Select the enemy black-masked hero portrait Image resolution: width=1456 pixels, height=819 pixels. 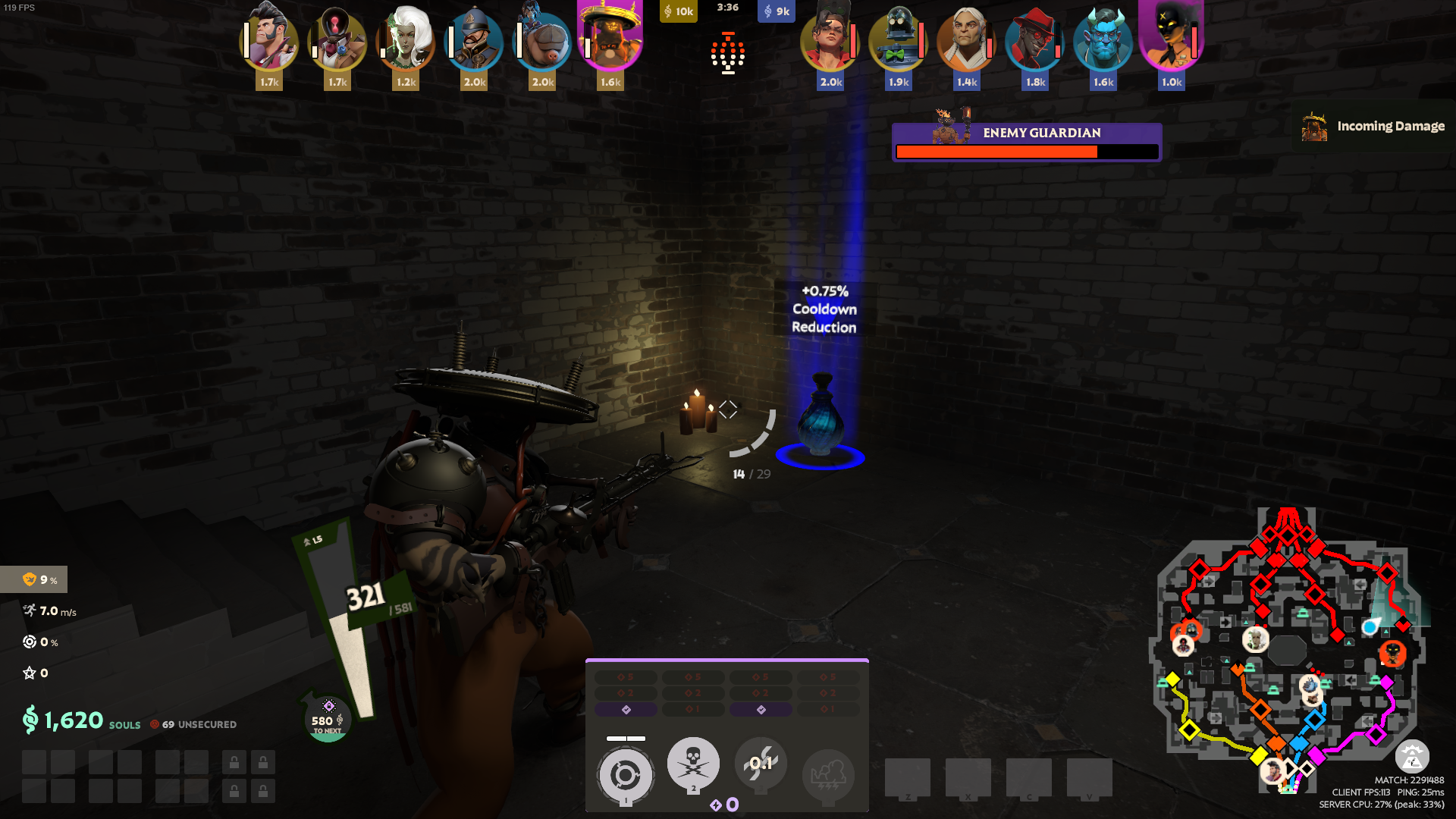click(1172, 39)
